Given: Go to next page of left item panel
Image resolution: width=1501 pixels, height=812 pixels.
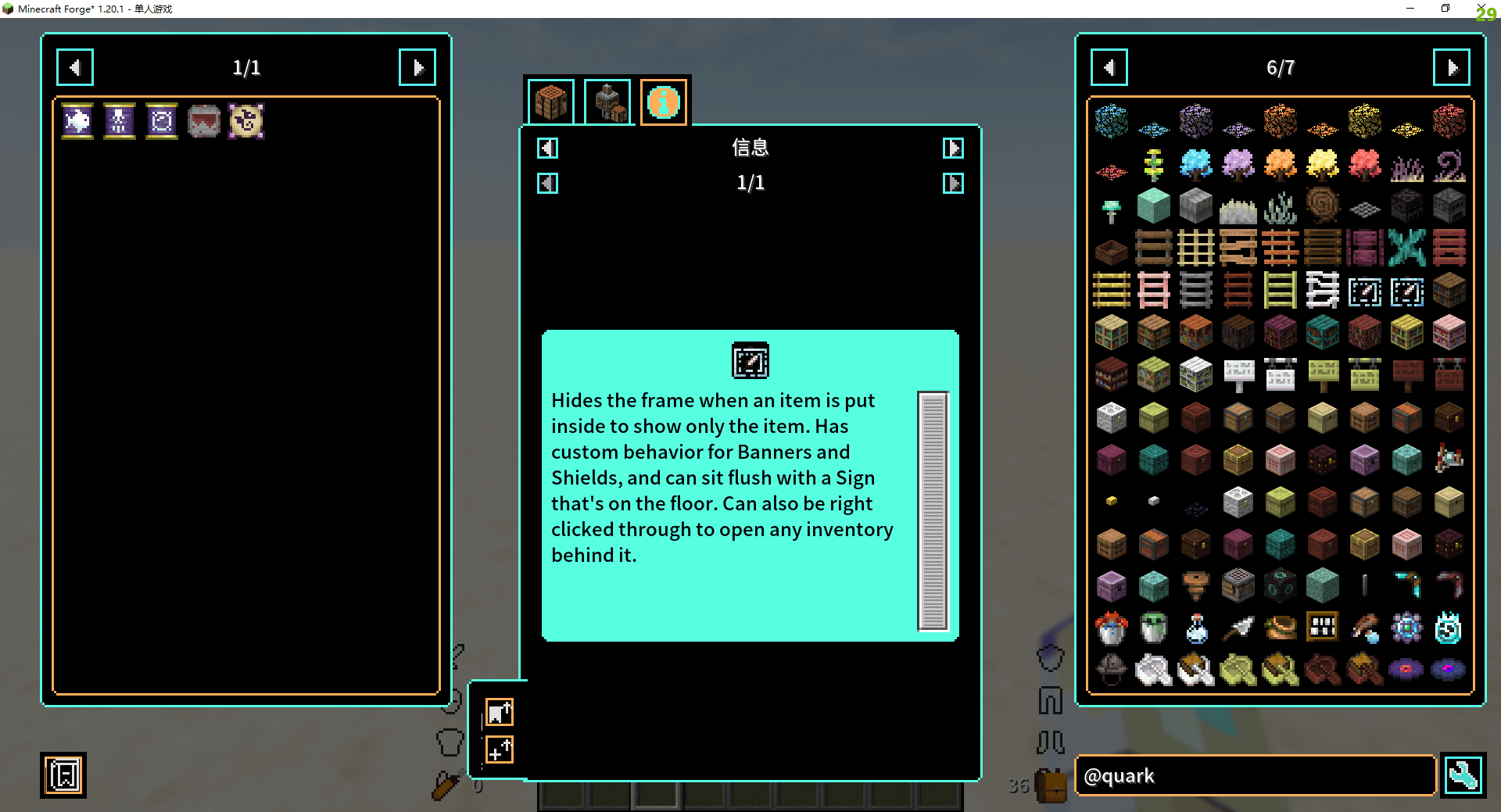Looking at the screenshot, I should coord(417,68).
